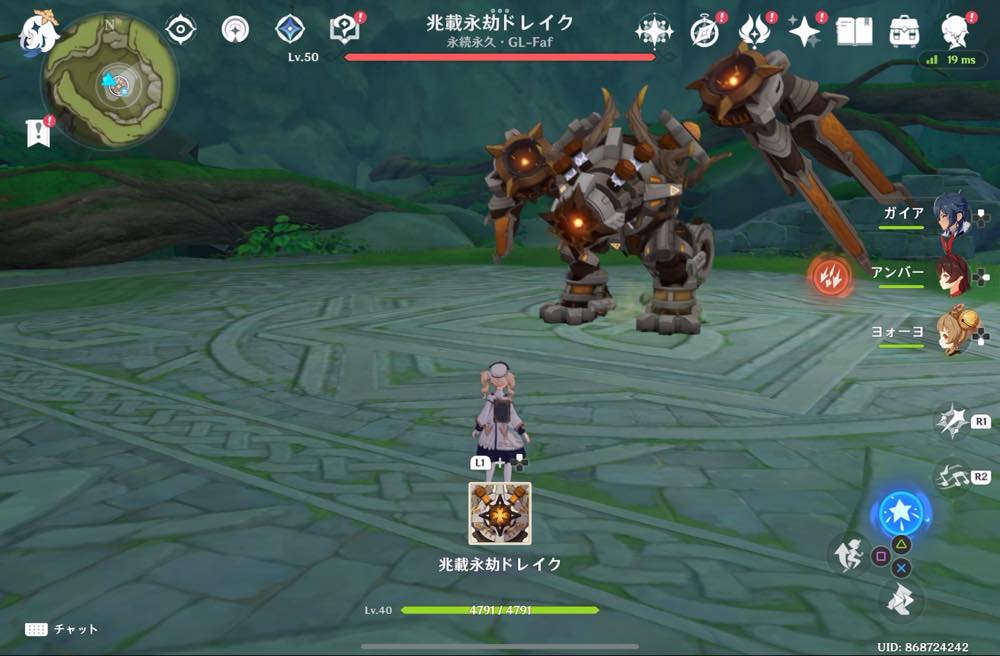Switch to party member ヨォーヨ
Viewport: 1000px width, 656px height.
(x=950, y=334)
